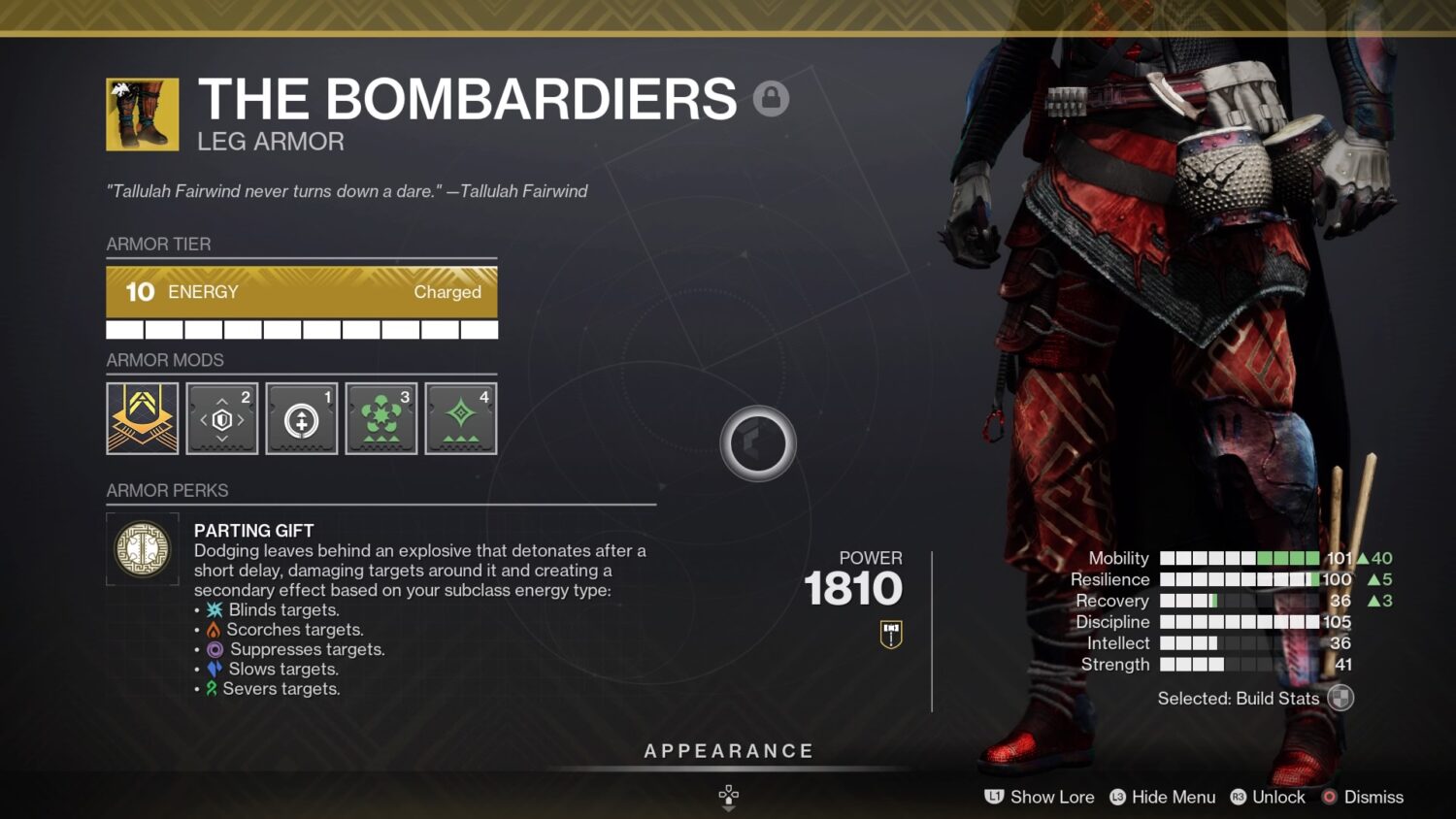Screen dimensions: 1456x819
Task: Switch to the Appearance tab
Action: coord(727,750)
